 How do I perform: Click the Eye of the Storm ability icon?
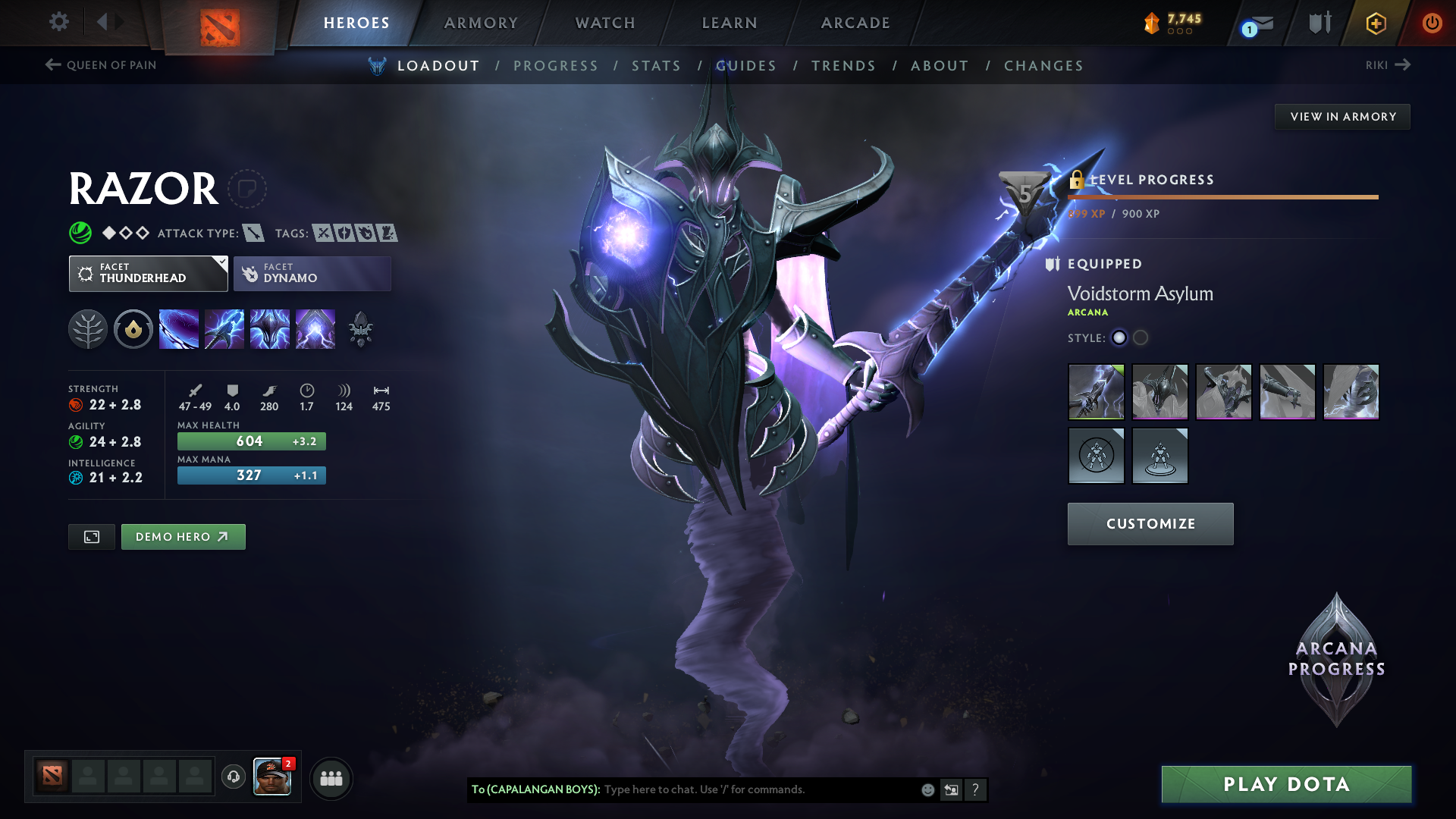click(315, 328)
